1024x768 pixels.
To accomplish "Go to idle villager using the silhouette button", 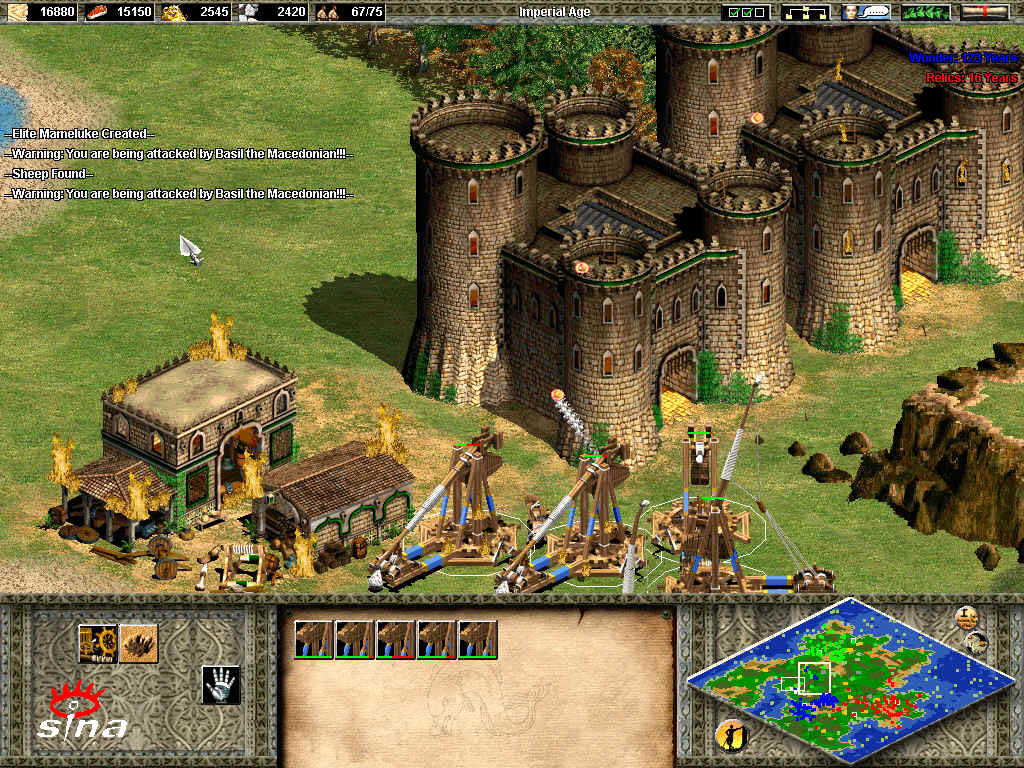I will (x=731, y=735).
